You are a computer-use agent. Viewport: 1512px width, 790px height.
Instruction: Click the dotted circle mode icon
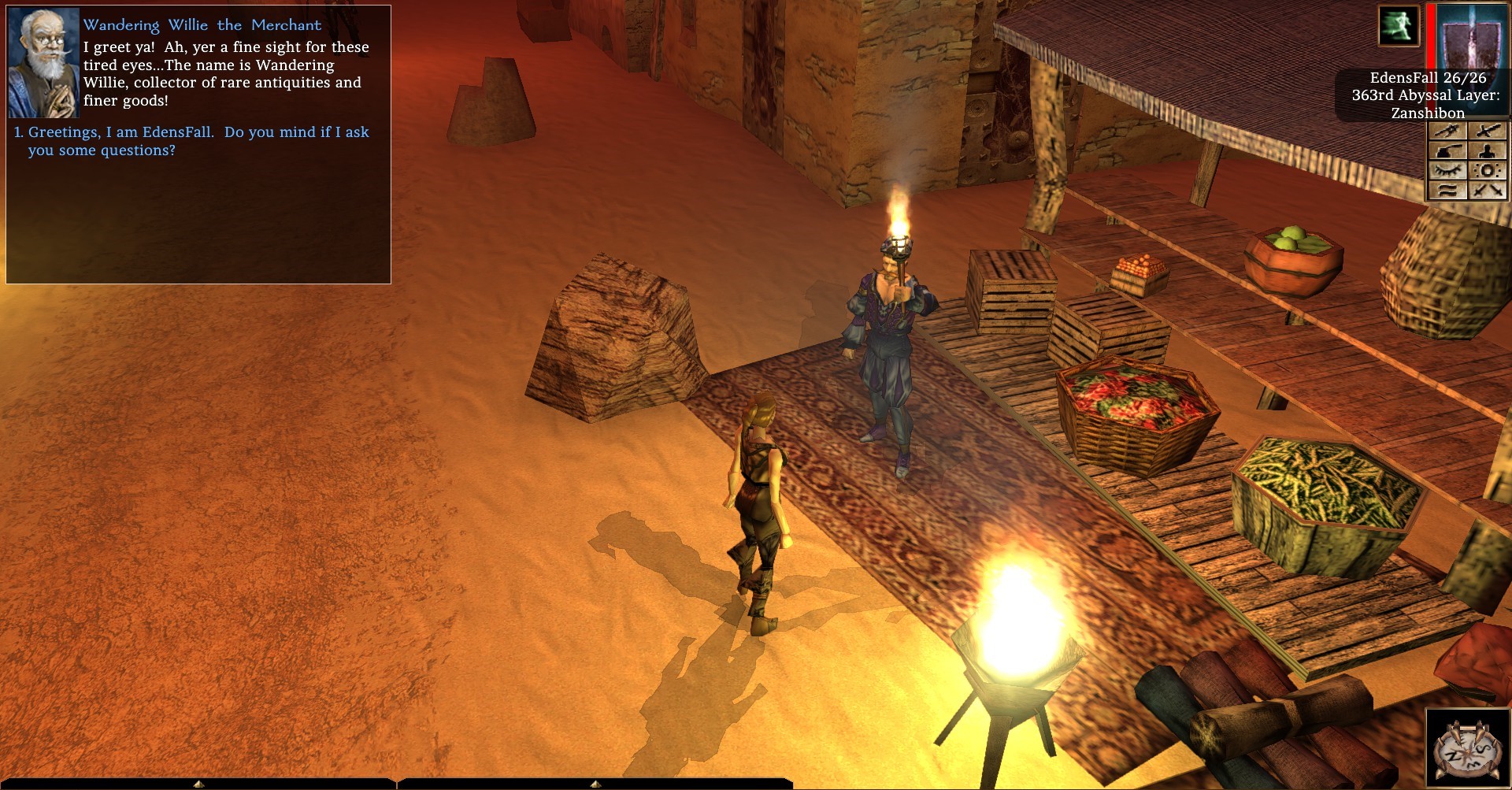pos(1487,170)
